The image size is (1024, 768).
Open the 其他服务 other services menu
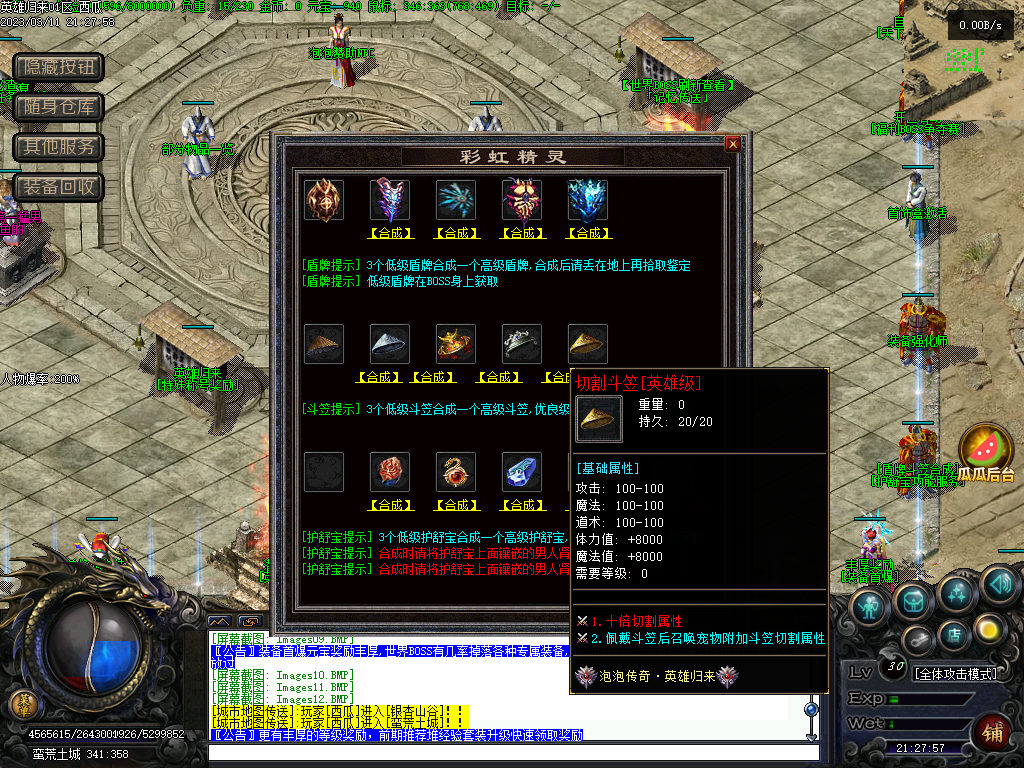[x=59, y=147]
